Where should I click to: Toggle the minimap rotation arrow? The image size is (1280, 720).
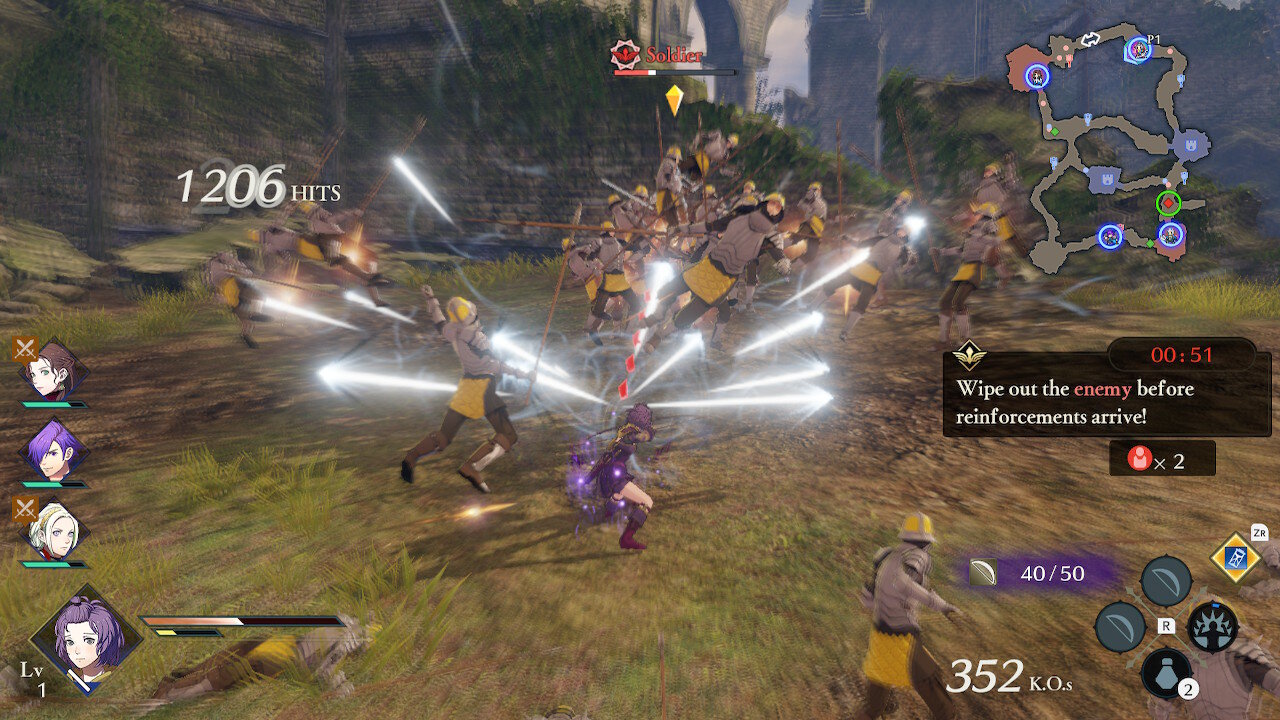1090,39
